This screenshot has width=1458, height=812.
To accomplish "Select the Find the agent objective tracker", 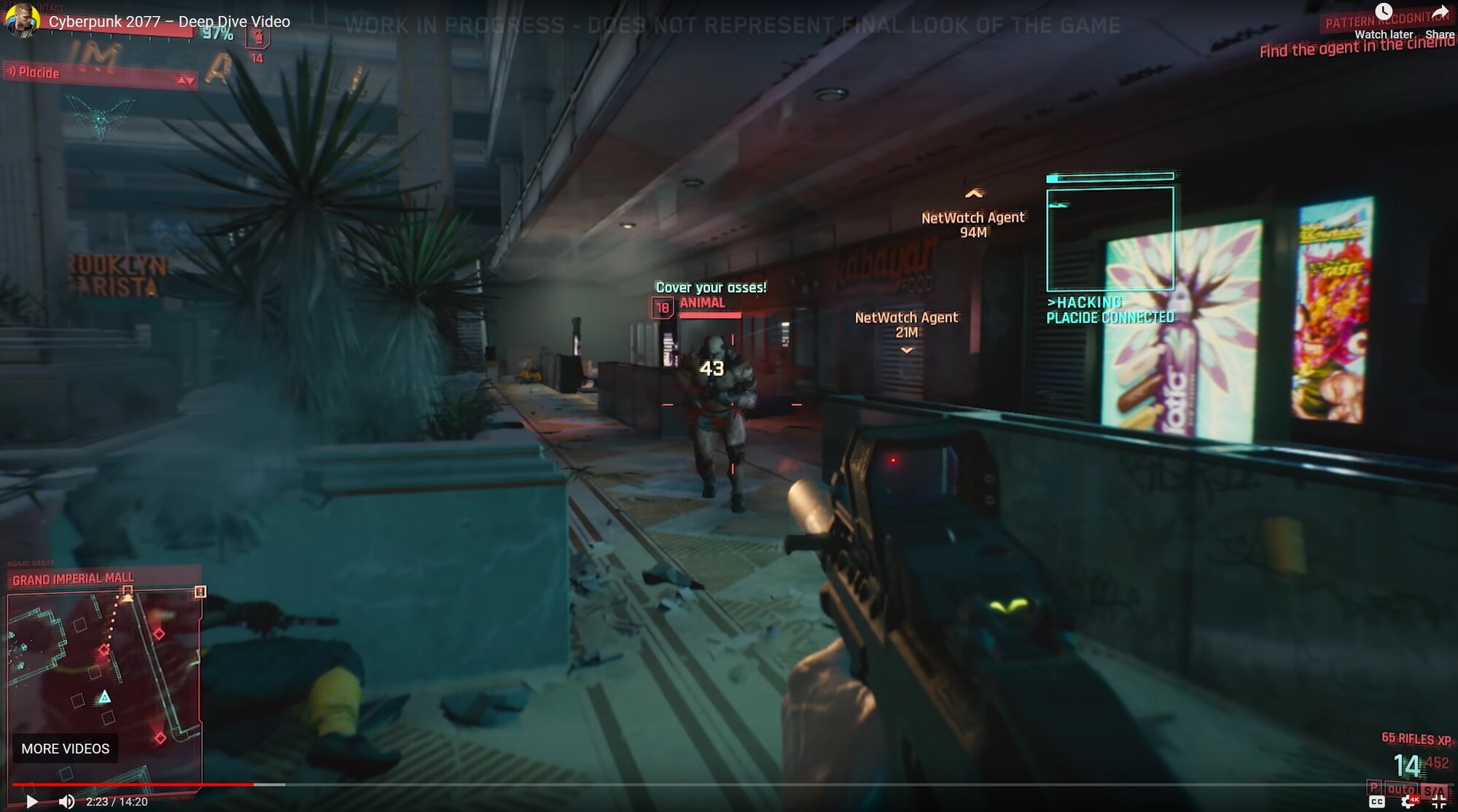I will click(1356, 47).
